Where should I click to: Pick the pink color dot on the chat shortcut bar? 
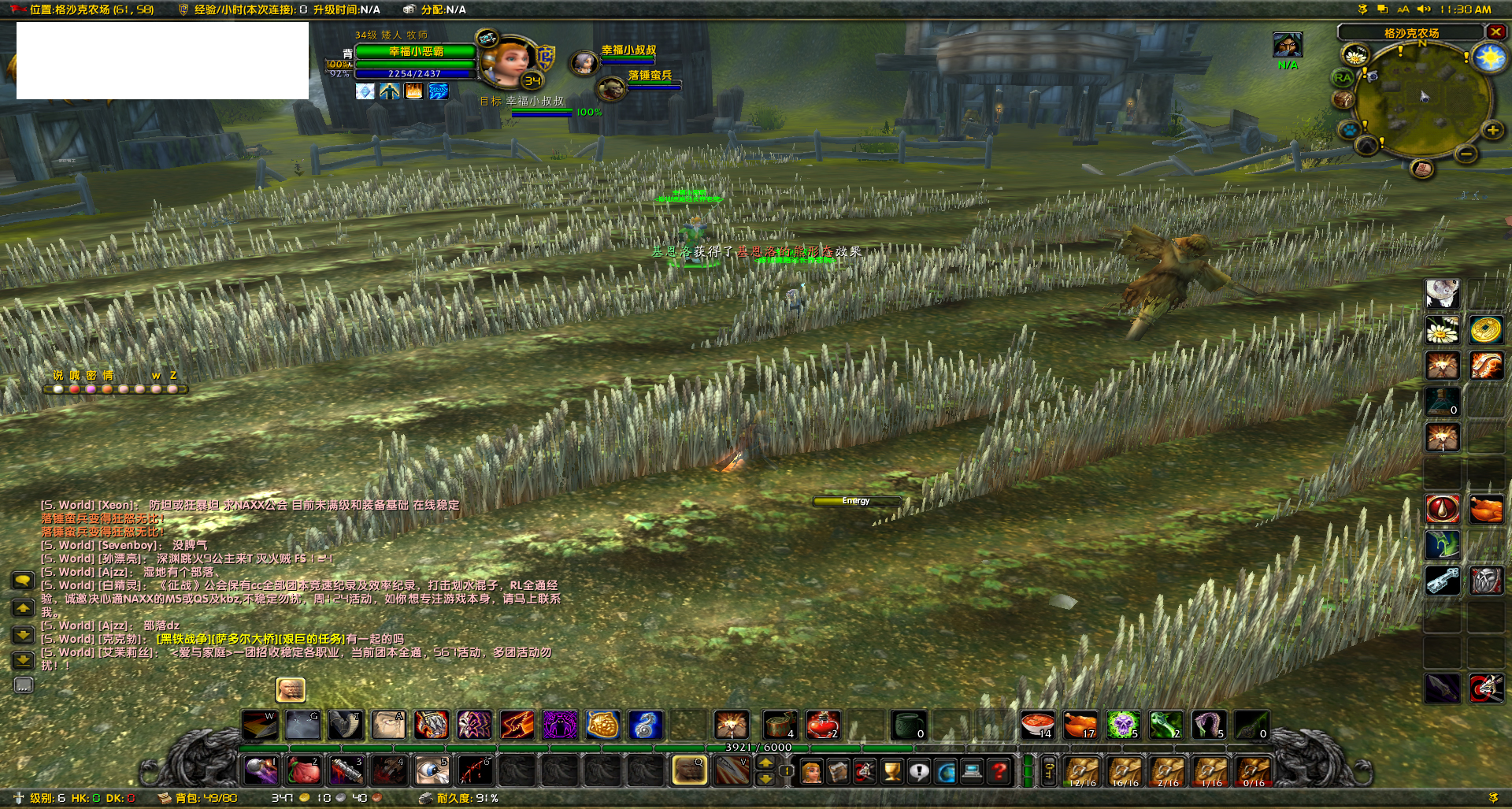pyautogui.click(x=91, y=391)
